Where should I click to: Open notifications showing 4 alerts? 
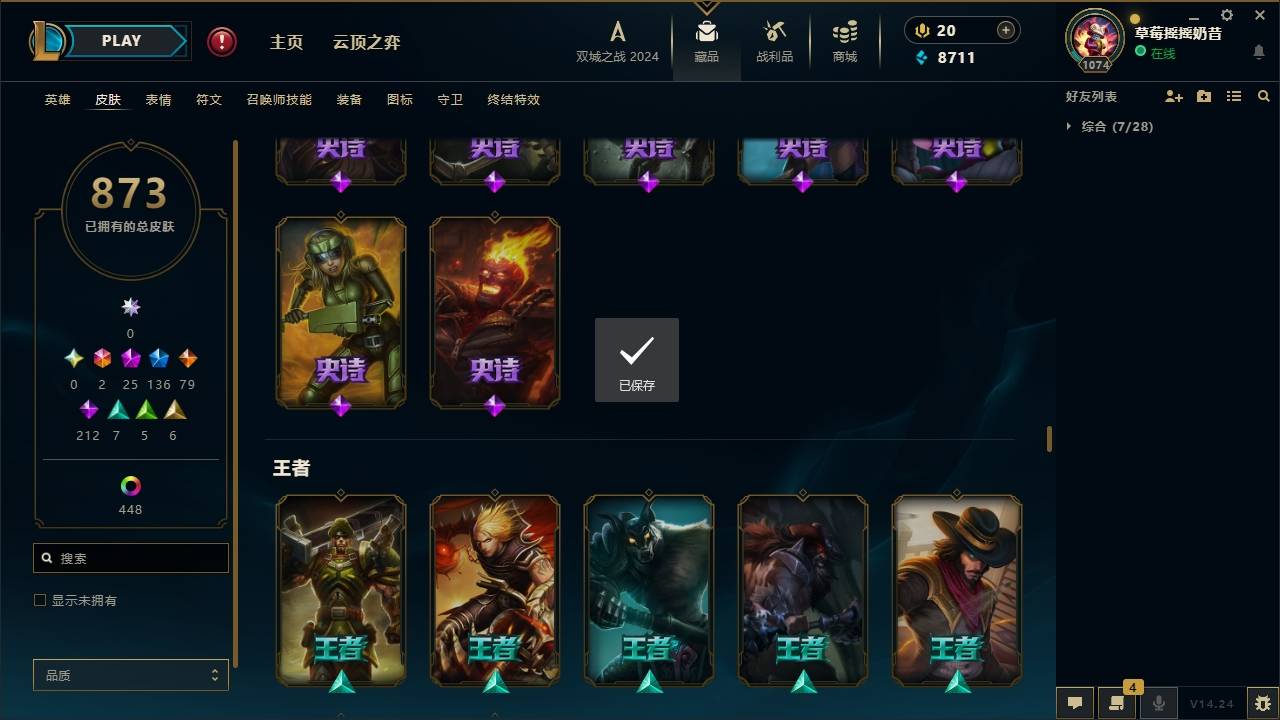coord(1117,703)
